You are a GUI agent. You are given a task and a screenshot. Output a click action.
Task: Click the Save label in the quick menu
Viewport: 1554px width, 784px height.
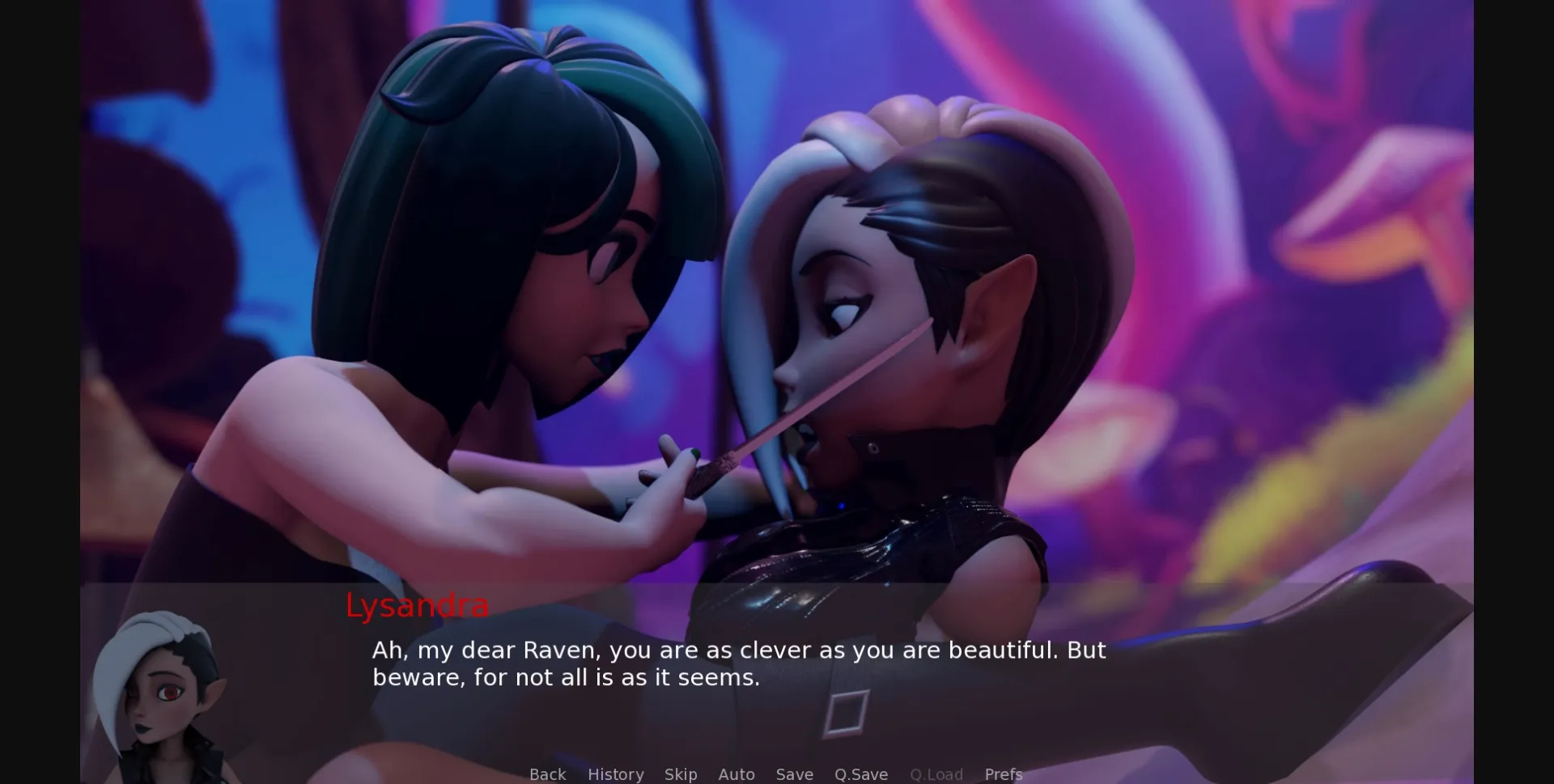(x=794, y=774)
